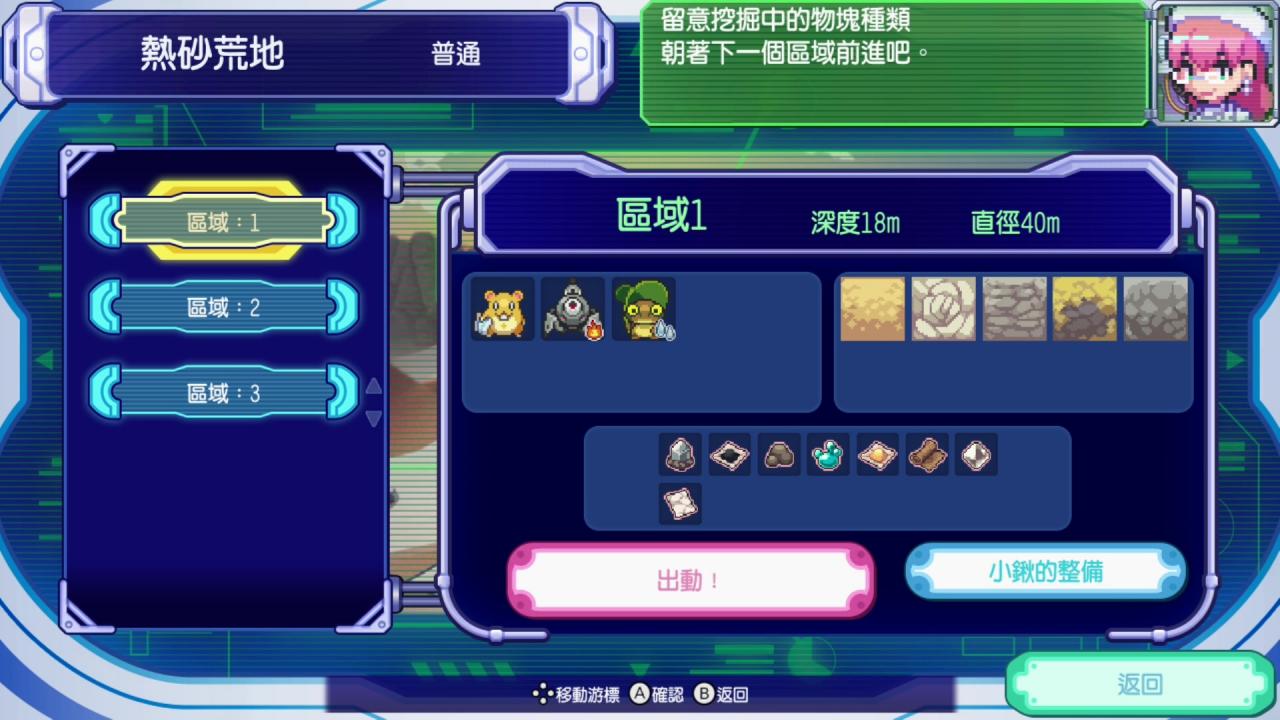Select the yellow hamster Pokémon icon
The width and height of the screenshot is (1280, 720).
(x=500, y=311)
